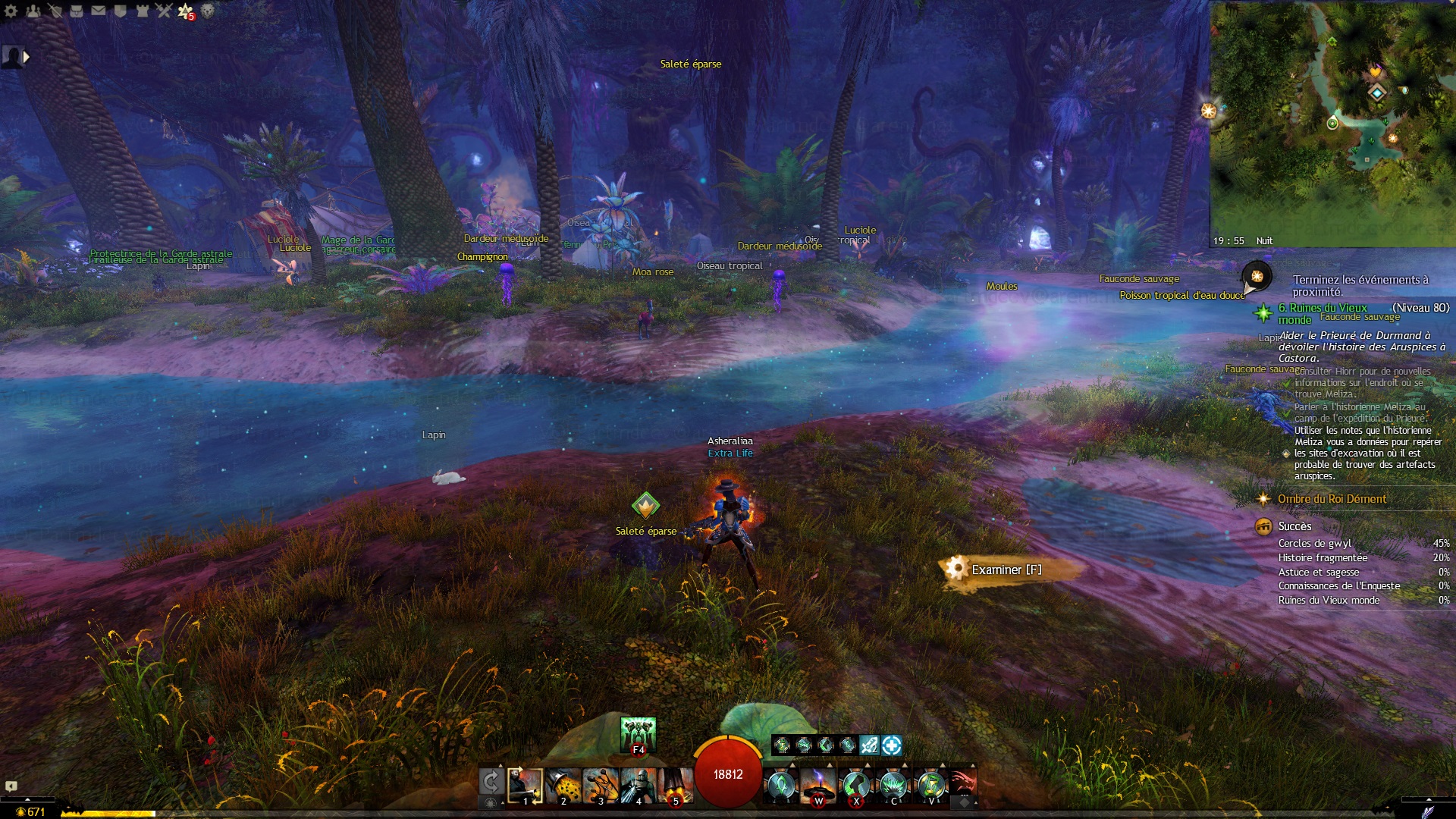Activate weapon skill 5 rocket jump
The image size is (1456, 819).
point(675,786)
